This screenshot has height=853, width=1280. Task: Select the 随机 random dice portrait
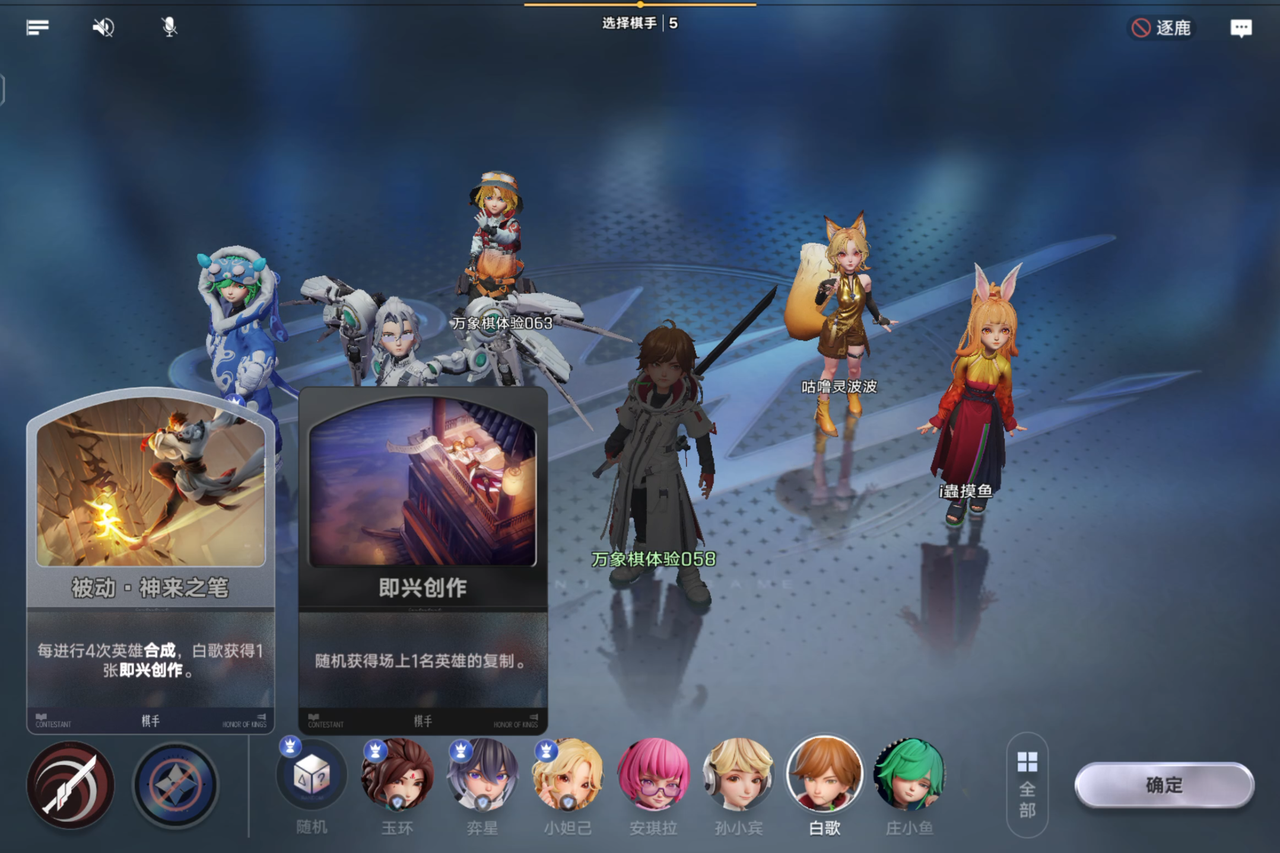[x=311, y=775]
